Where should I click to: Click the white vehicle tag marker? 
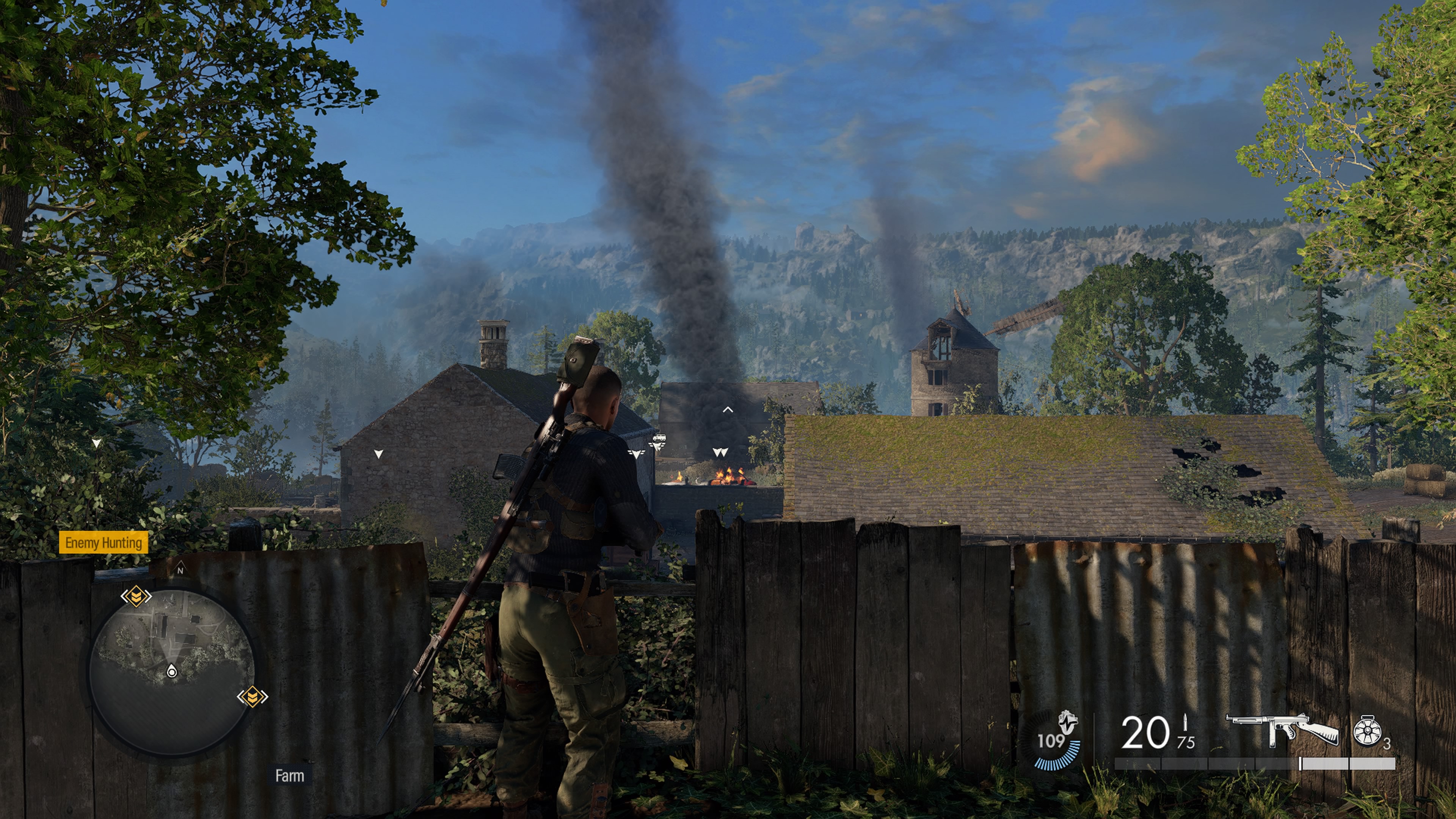(x=659, y=438)
